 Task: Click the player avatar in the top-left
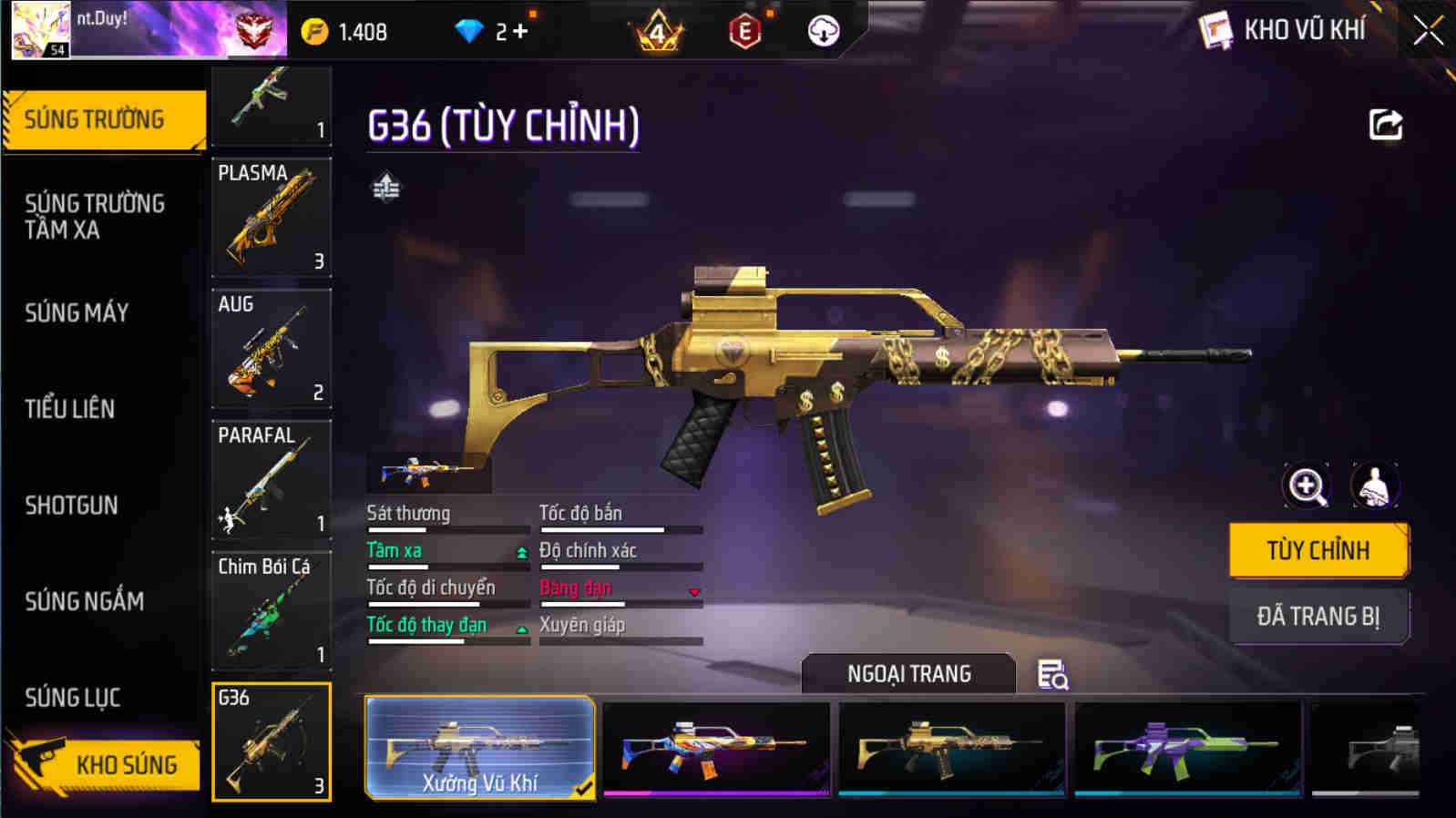tap(38, 30)
